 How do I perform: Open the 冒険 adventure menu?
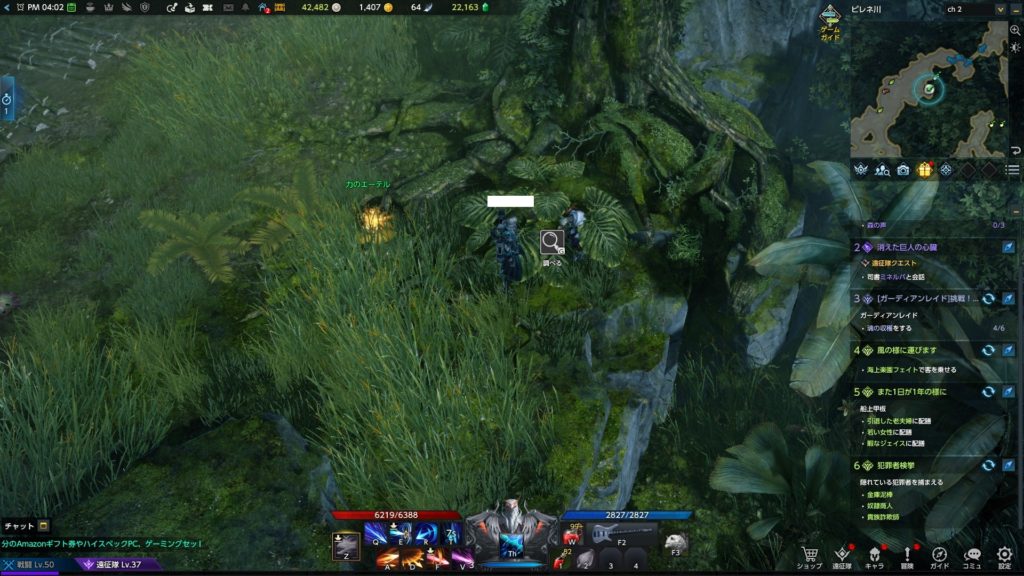[907, 554]
